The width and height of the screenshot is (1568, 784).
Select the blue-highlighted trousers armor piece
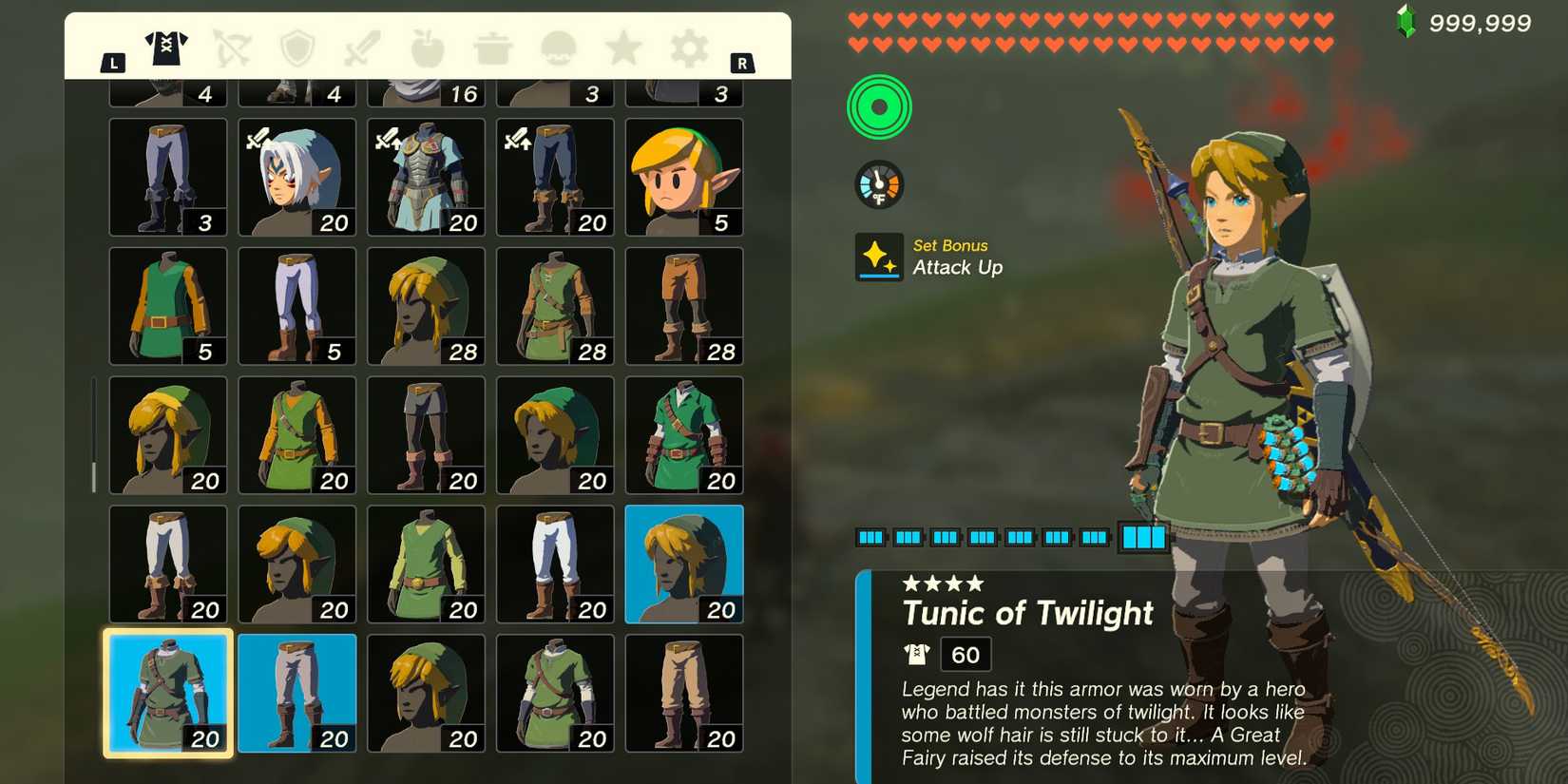click(296, 692)
